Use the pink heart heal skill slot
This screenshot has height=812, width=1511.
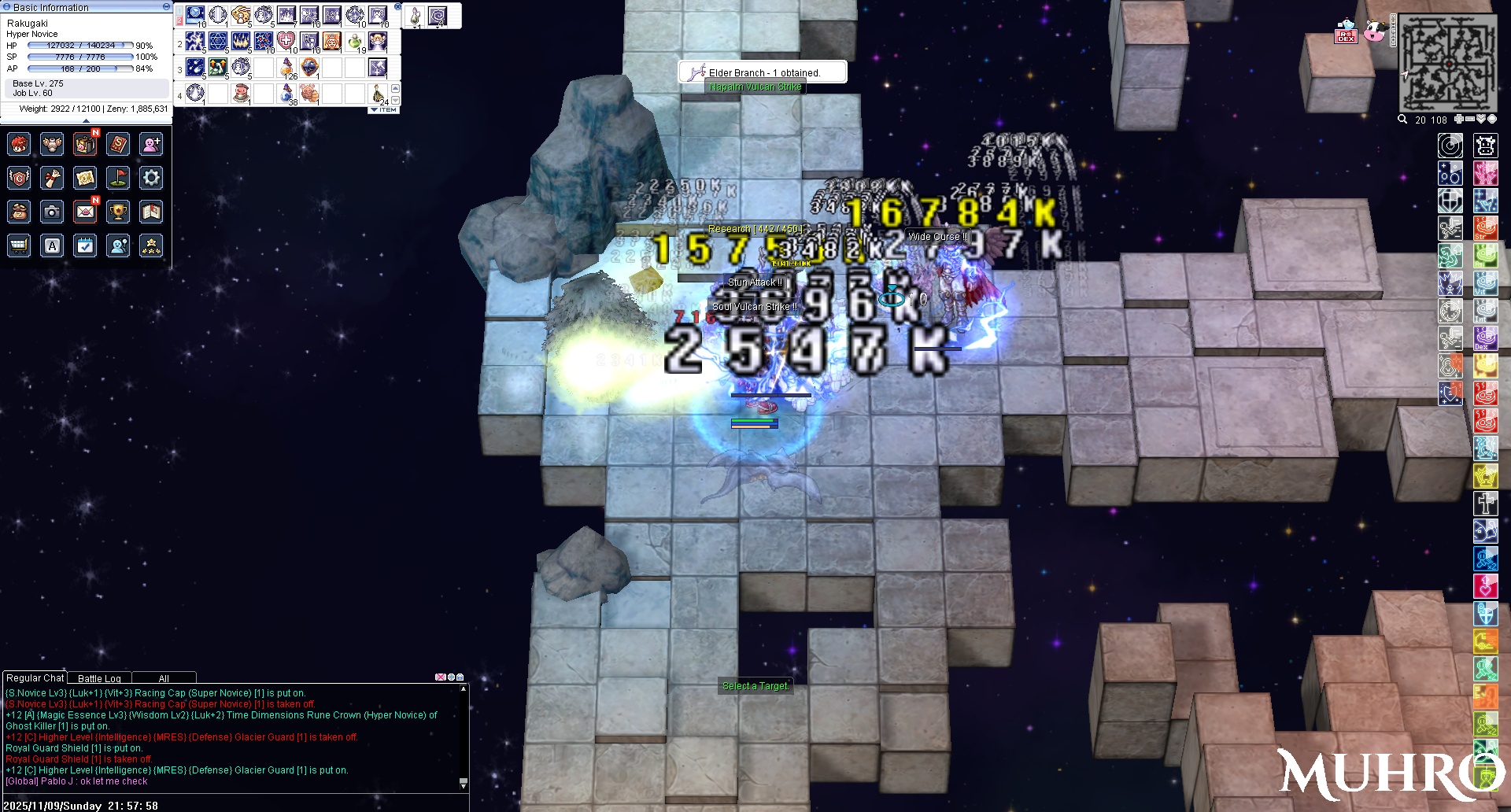(286, 41)
